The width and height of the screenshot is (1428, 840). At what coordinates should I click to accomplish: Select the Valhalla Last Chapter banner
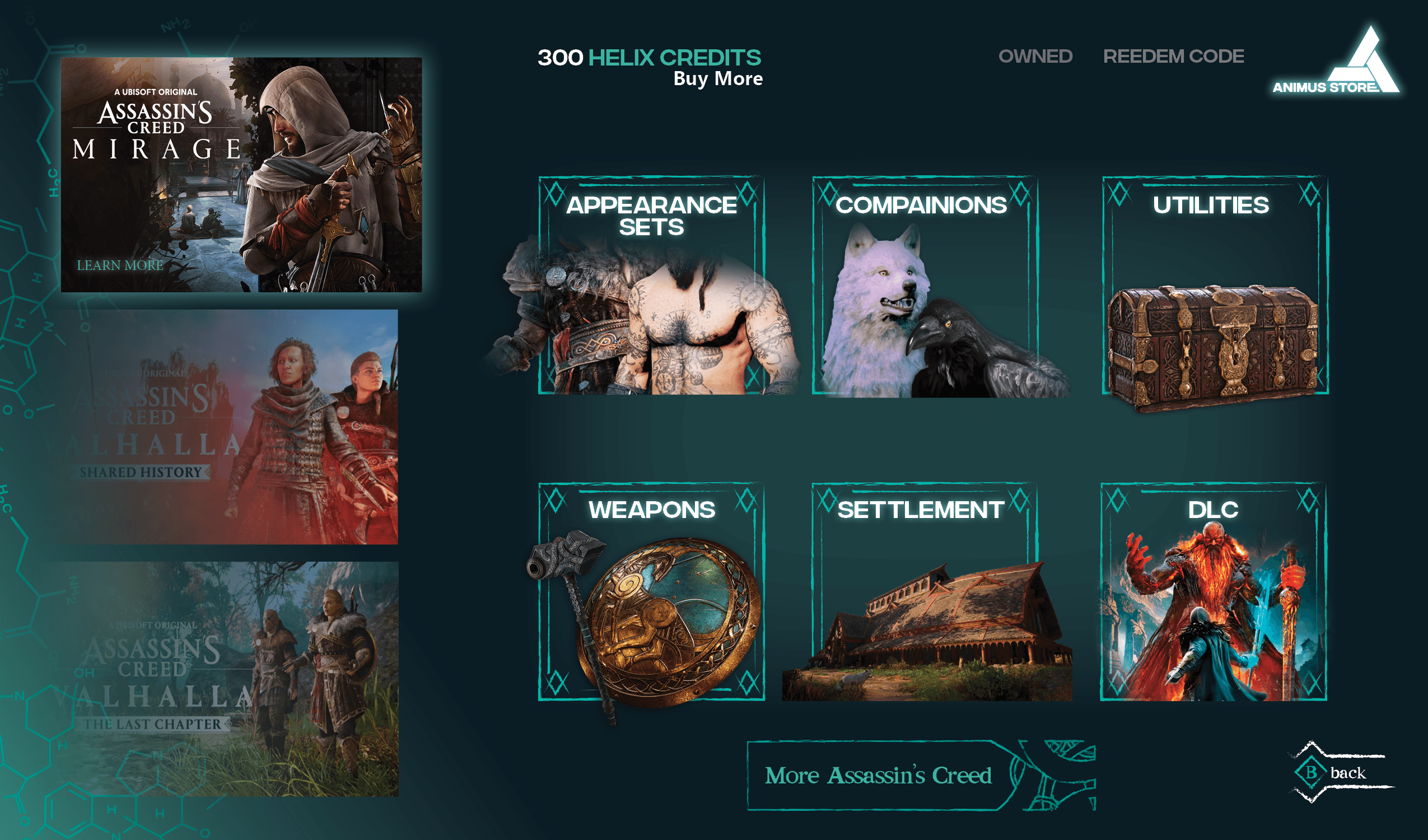[230, 679]
